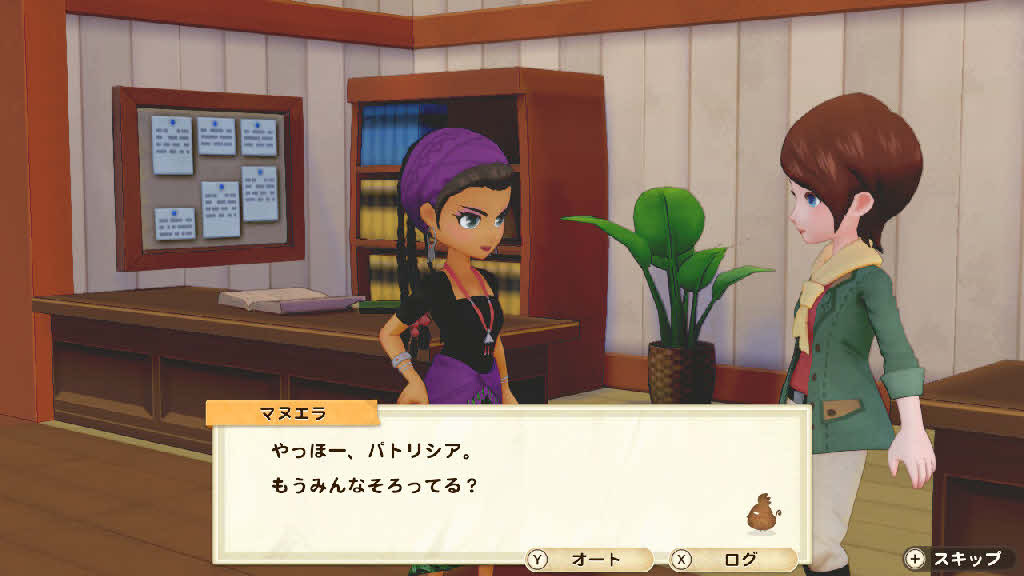This screenshot has height=576, width=1024.
Task: Click the chicken continue indicator
Action: 762,514
